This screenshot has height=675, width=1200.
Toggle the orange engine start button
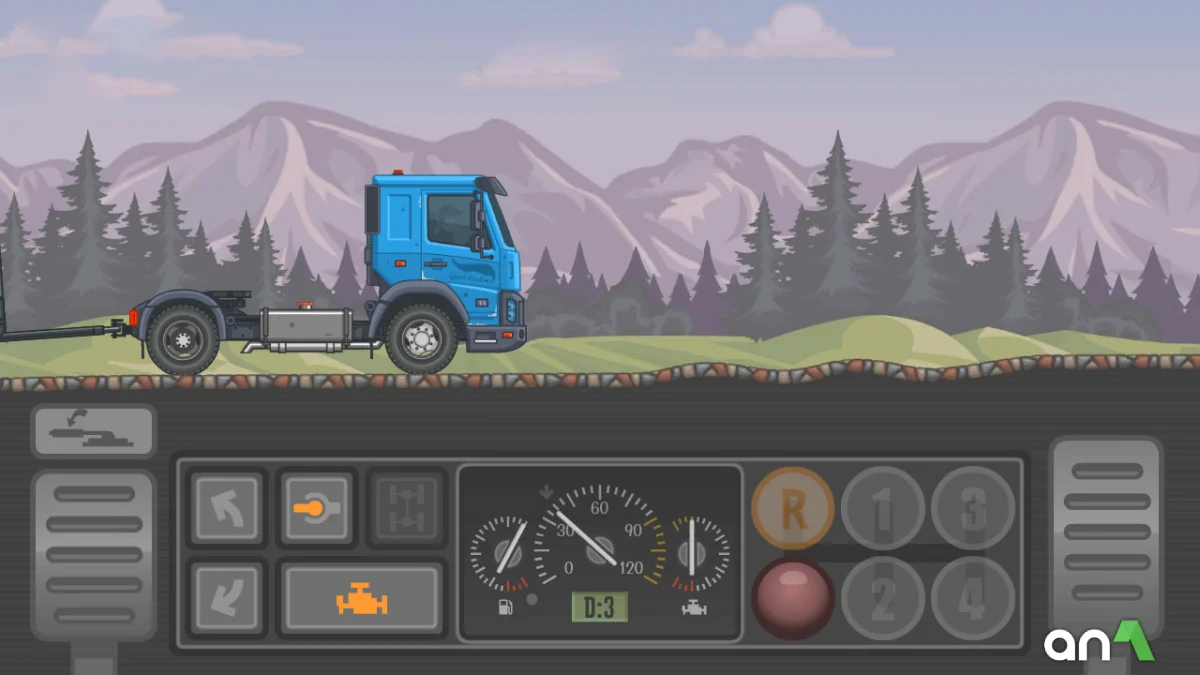[362, 599]
